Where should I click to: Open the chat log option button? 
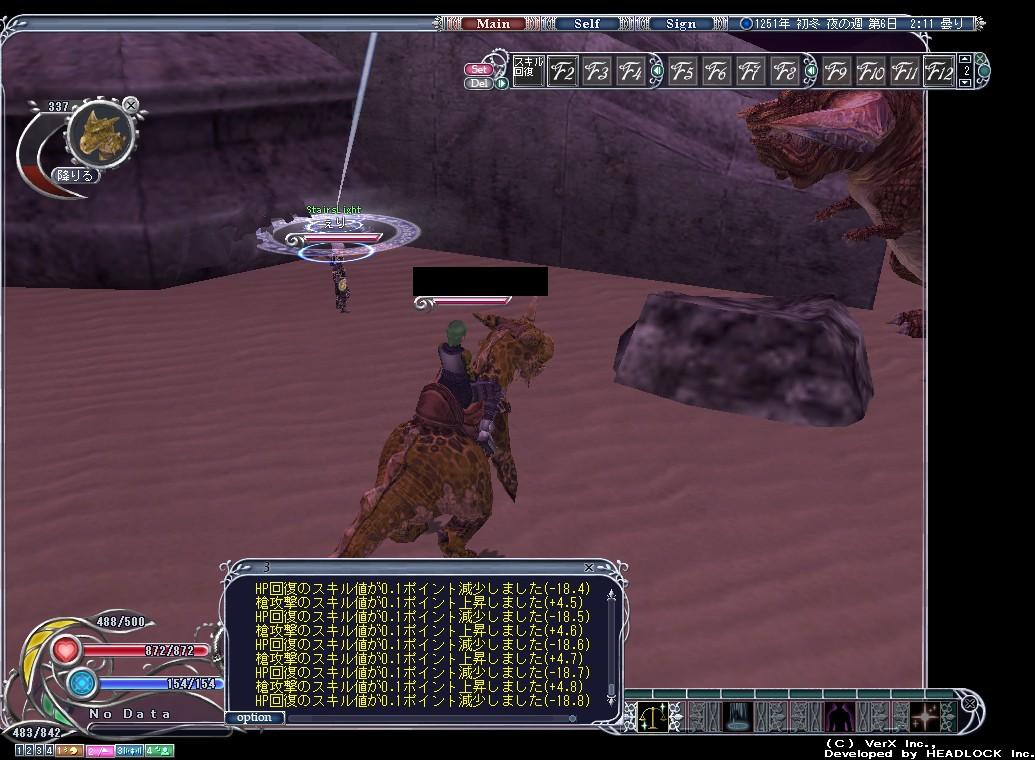[254, 717]
